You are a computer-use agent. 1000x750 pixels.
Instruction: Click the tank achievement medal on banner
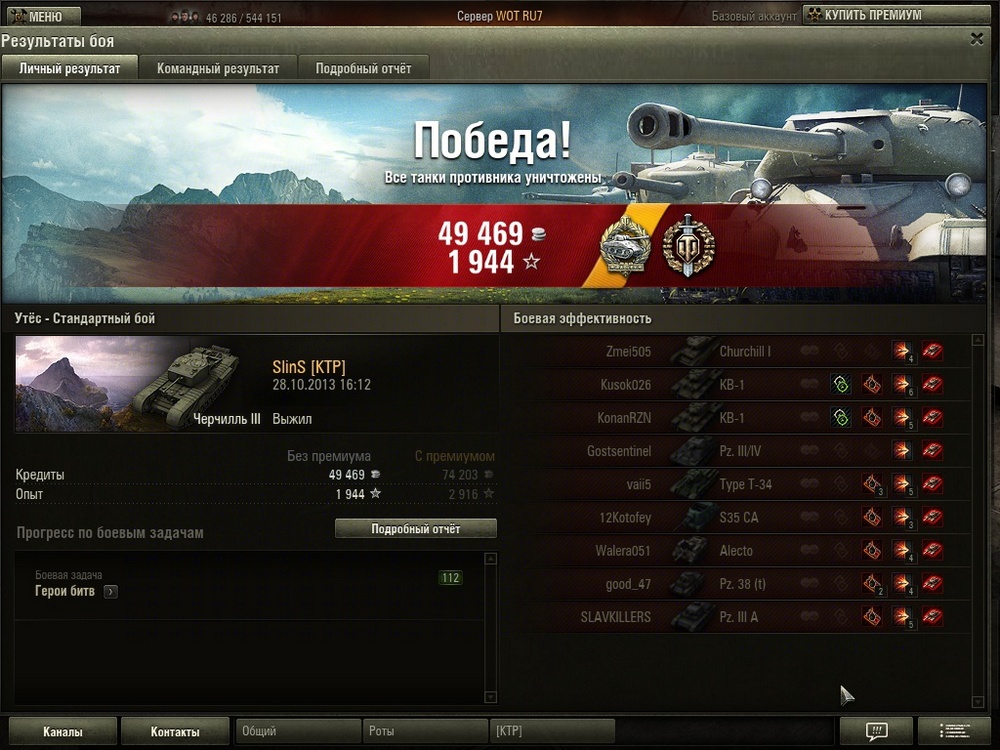point(625,245)
